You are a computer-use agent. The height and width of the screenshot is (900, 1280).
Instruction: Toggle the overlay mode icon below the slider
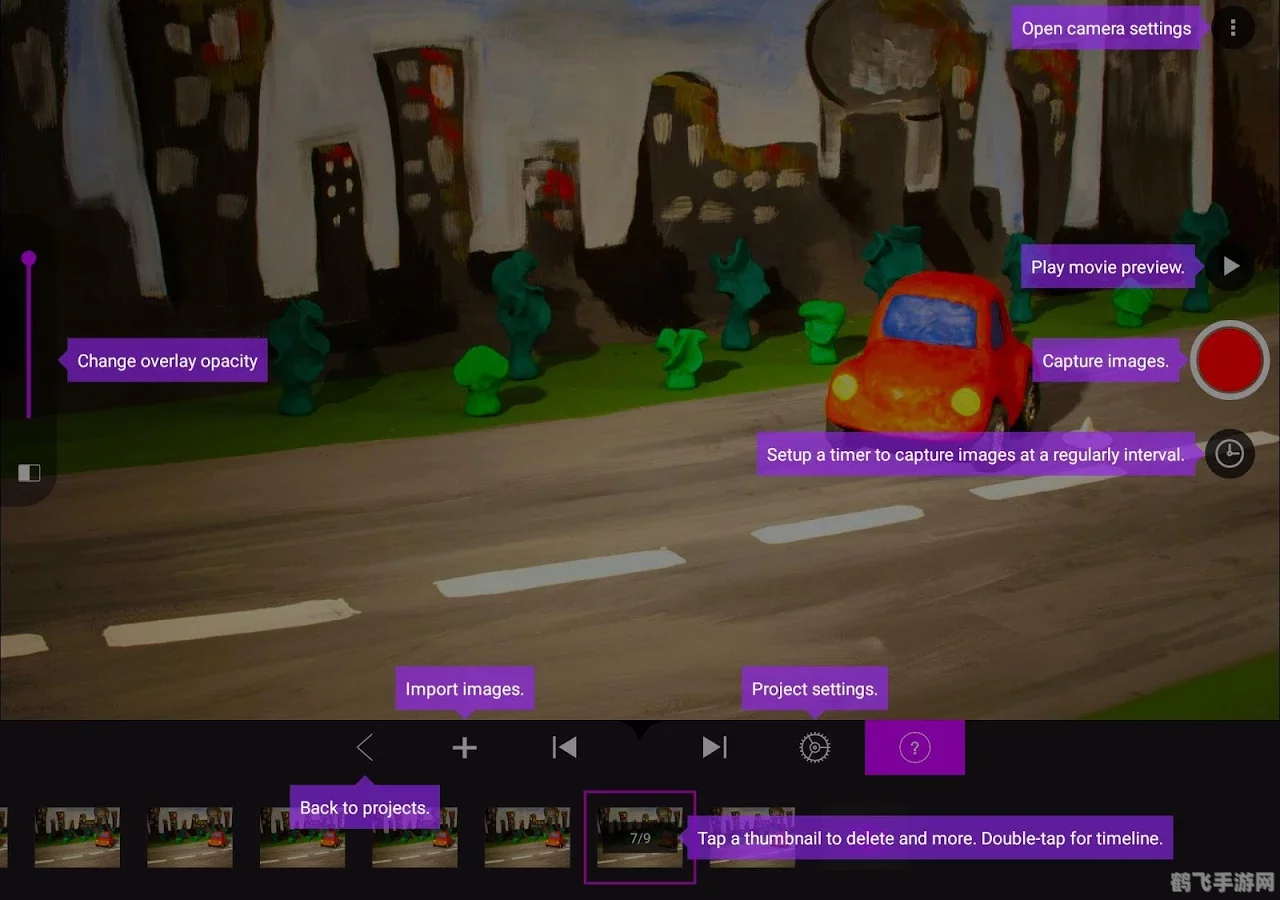29,473
